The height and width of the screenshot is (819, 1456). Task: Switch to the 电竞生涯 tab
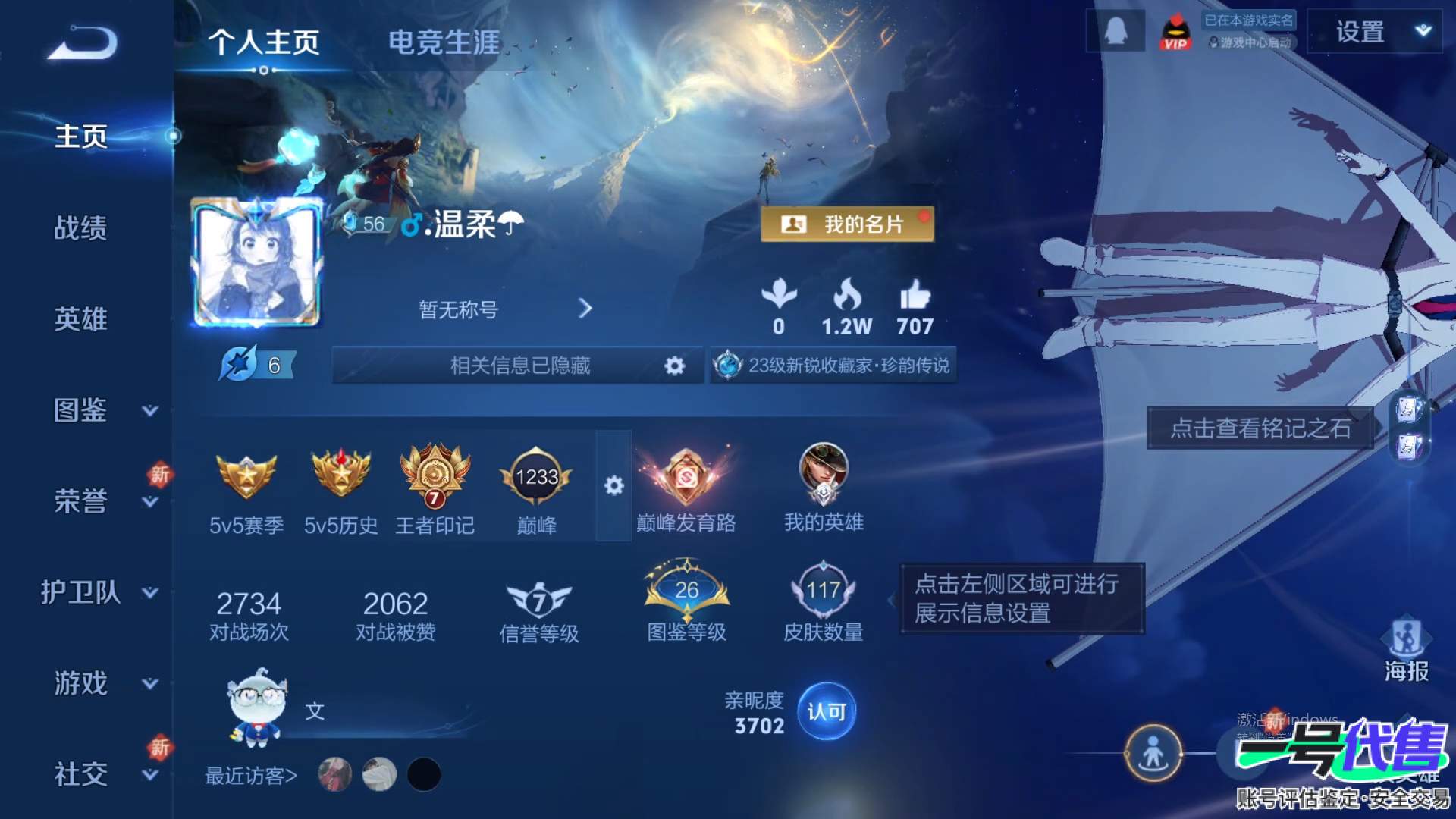444,42
